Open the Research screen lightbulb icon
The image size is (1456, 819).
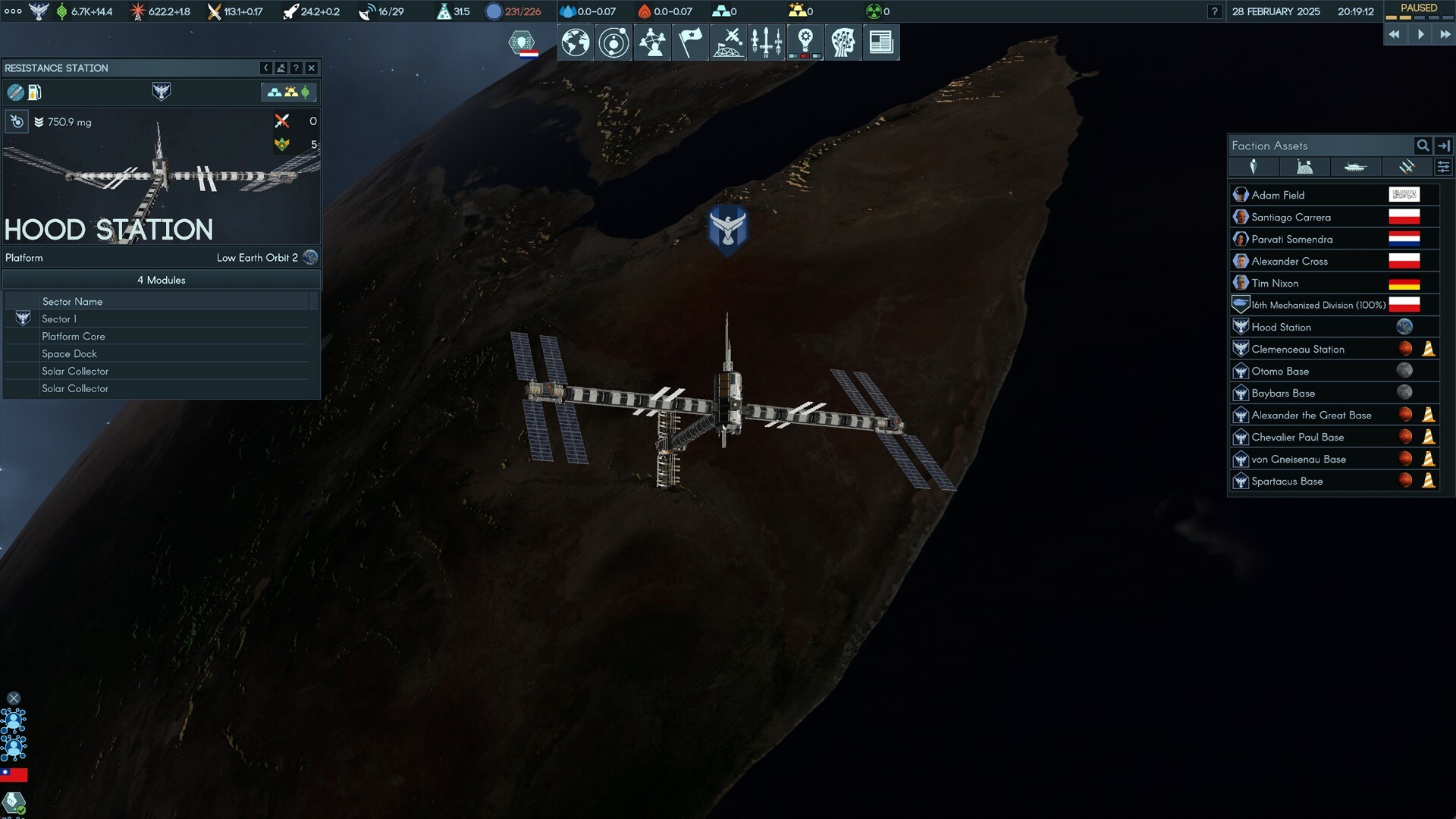pyautogui.click(x=805, y=42)
